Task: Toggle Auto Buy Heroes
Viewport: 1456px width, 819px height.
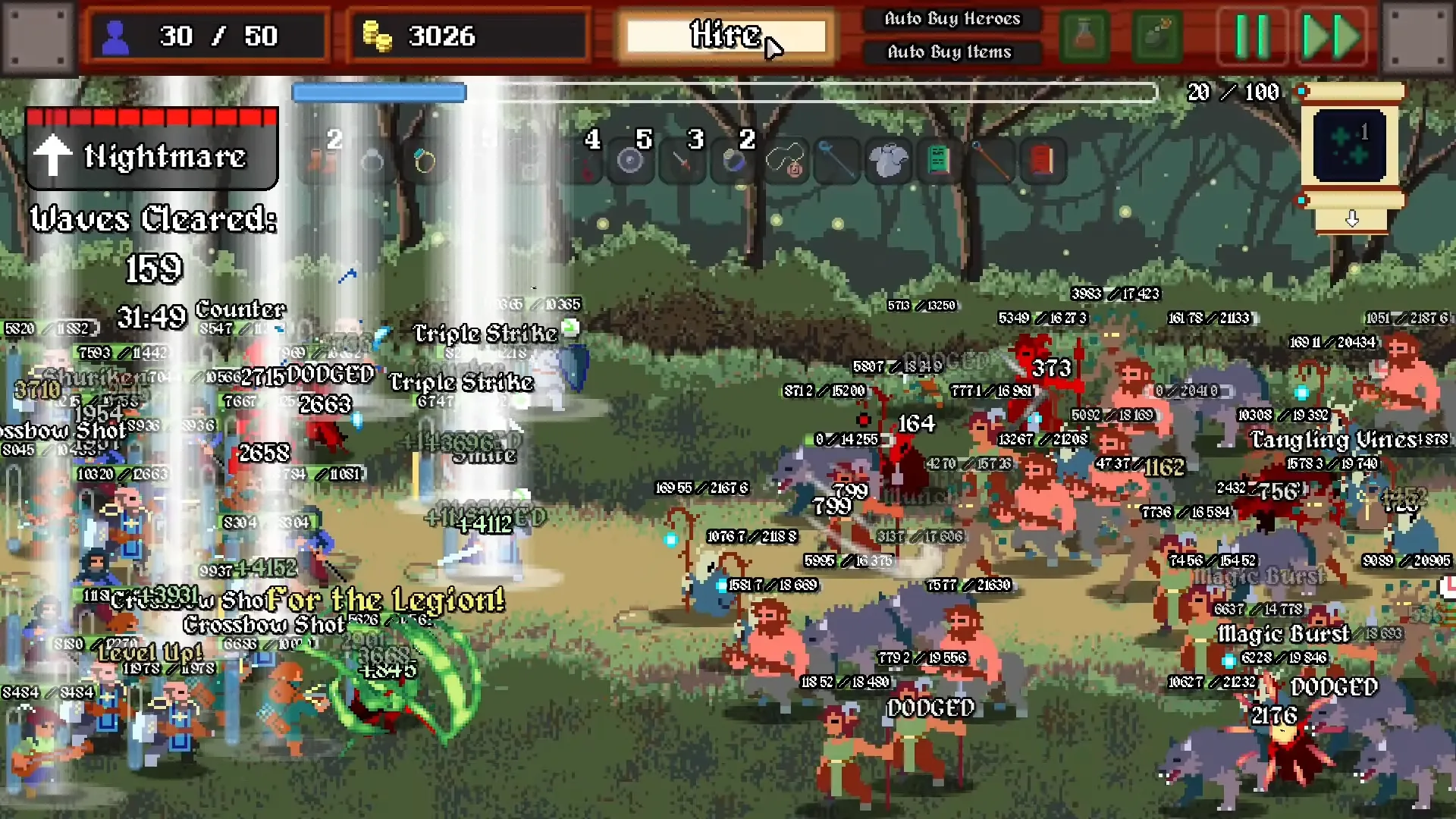Action: [x=952, y=19]
